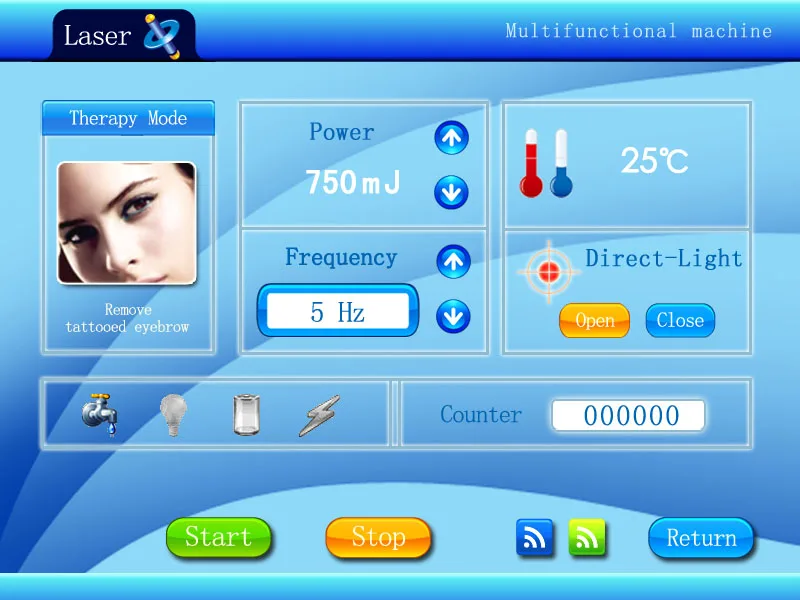
Task: Lower the Frequency with its down arrow
Action: coord(453,317)
